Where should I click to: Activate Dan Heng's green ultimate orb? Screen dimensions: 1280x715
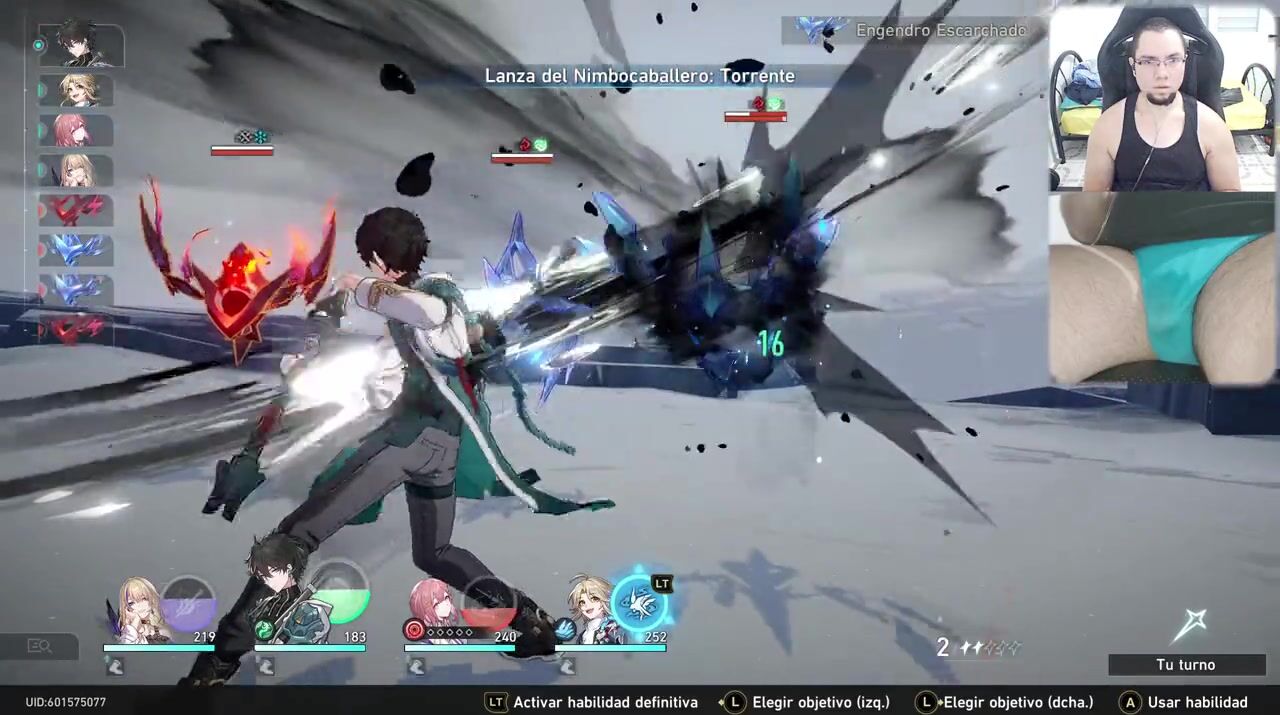coord(338,598)
